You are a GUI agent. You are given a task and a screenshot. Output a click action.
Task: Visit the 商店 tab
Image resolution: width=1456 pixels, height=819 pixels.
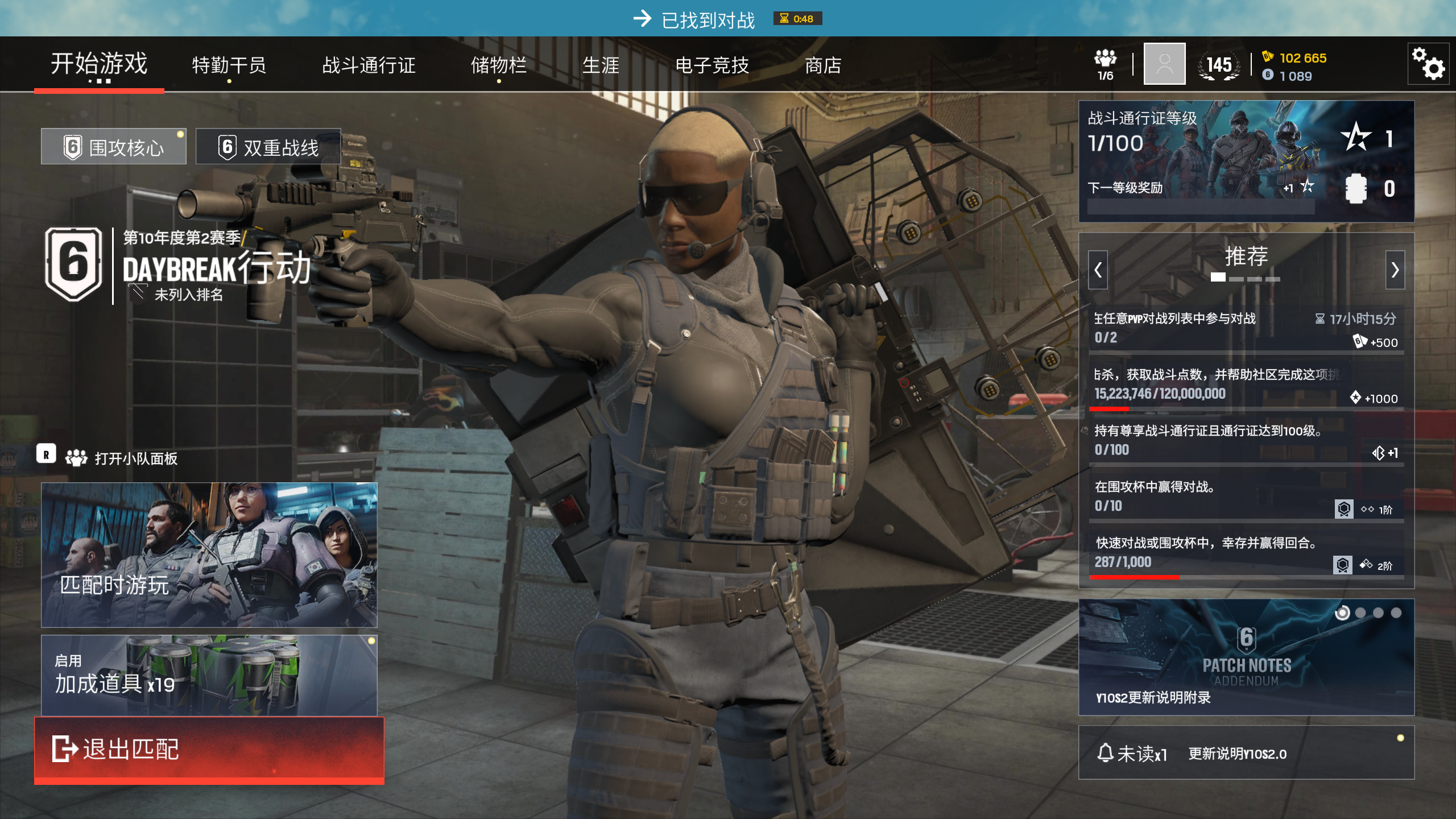tap(823, 65)
